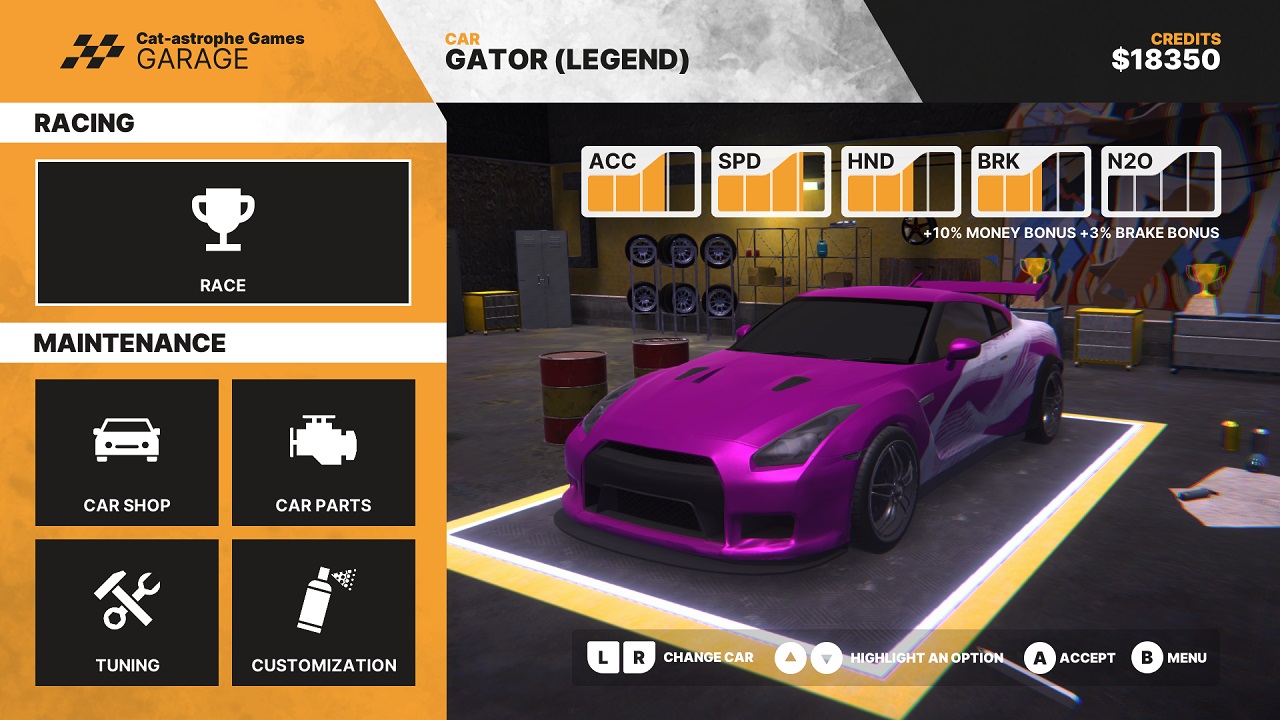Toggle the ACC stat gauge
Screen dimensions: 1280x720
tap(640, 183)
